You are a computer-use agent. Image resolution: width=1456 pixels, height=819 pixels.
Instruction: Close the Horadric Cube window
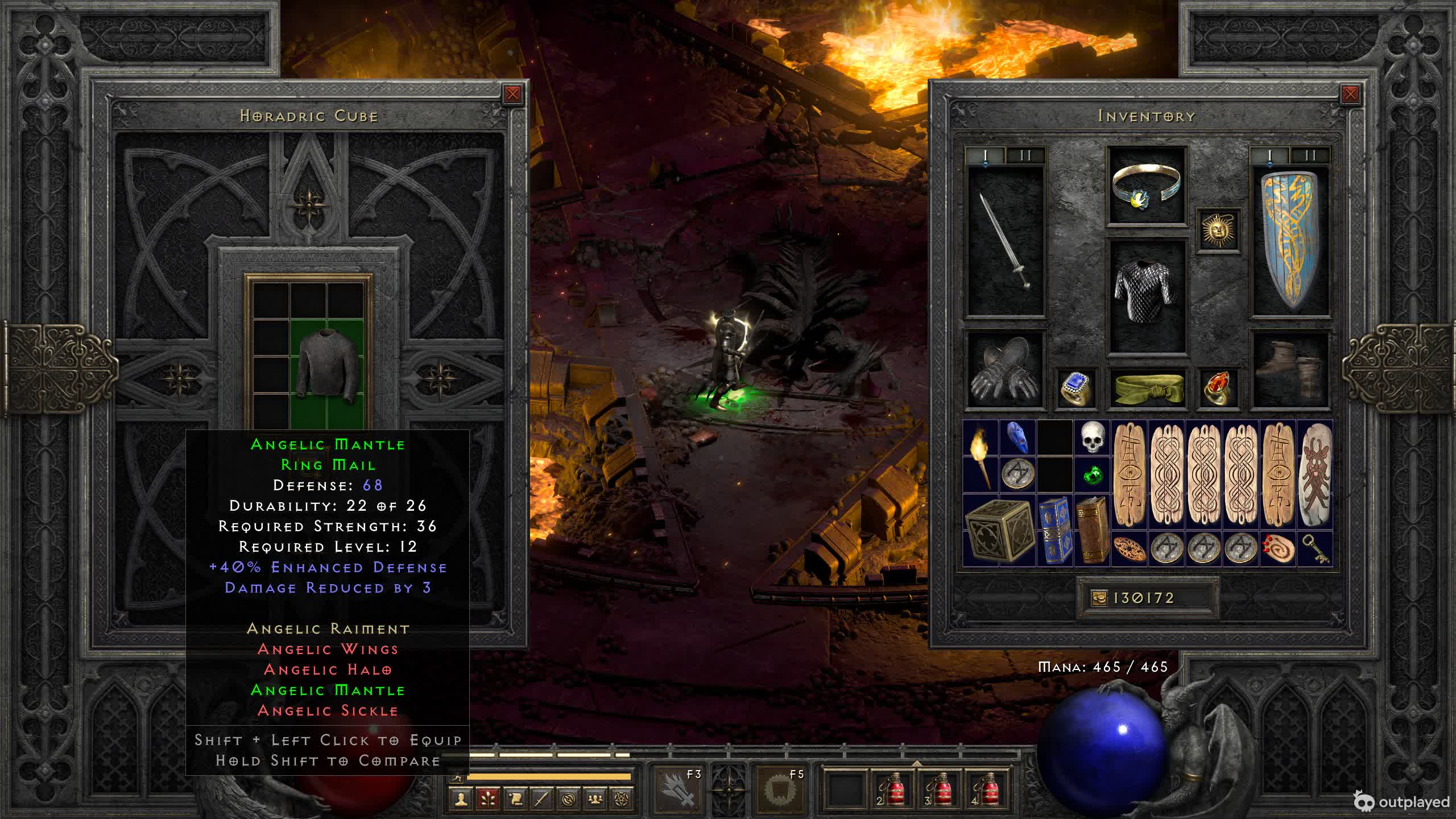click(512, 94)
